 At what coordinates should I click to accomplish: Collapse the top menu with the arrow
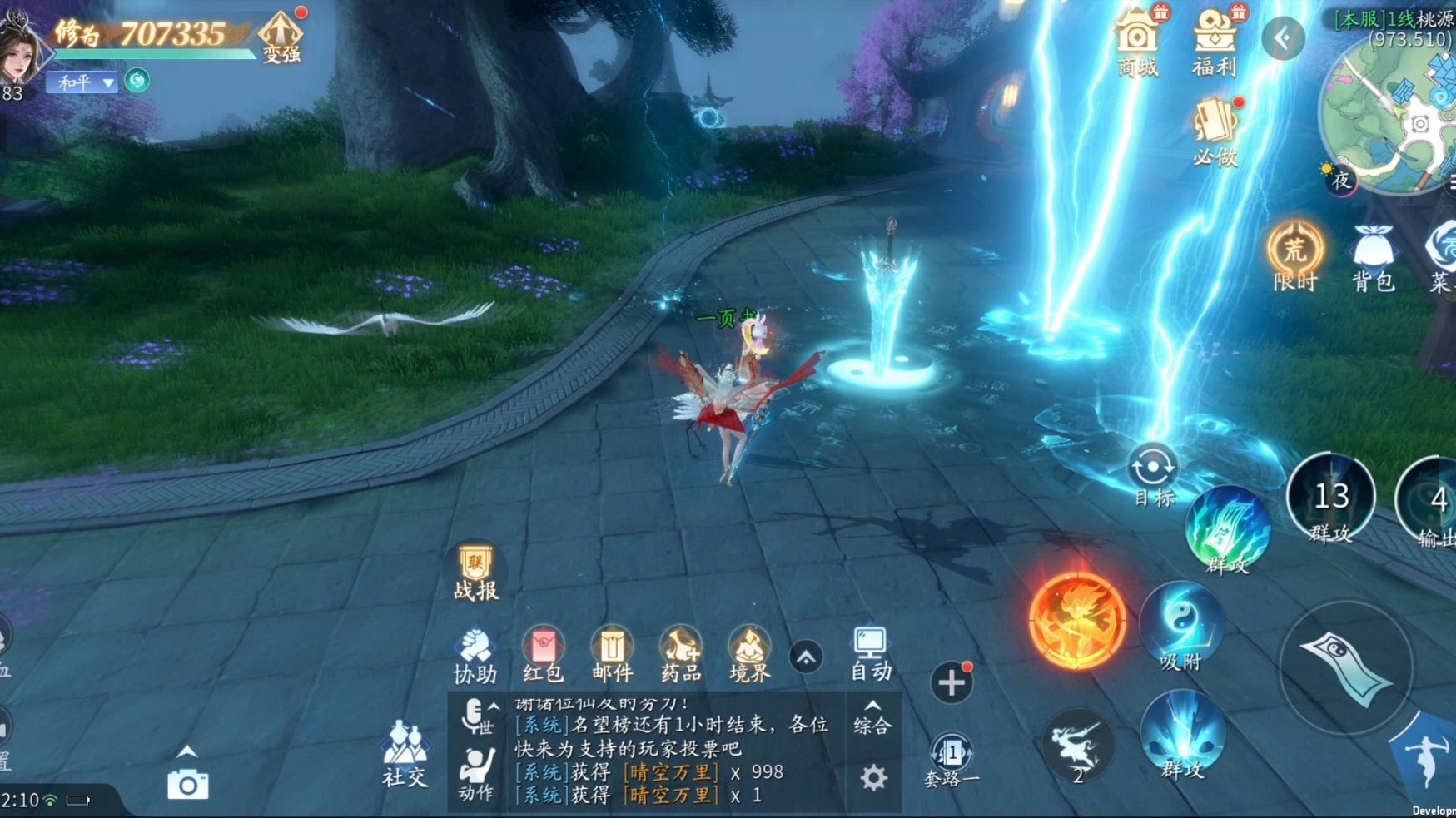(x=1283, y=37)
